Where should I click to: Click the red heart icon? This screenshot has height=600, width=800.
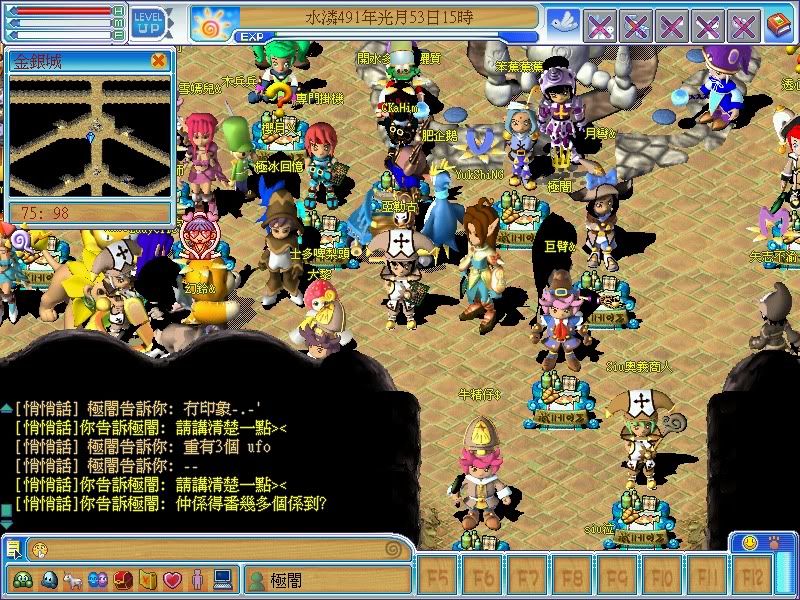pyautogui.click(x=172, y=579)
